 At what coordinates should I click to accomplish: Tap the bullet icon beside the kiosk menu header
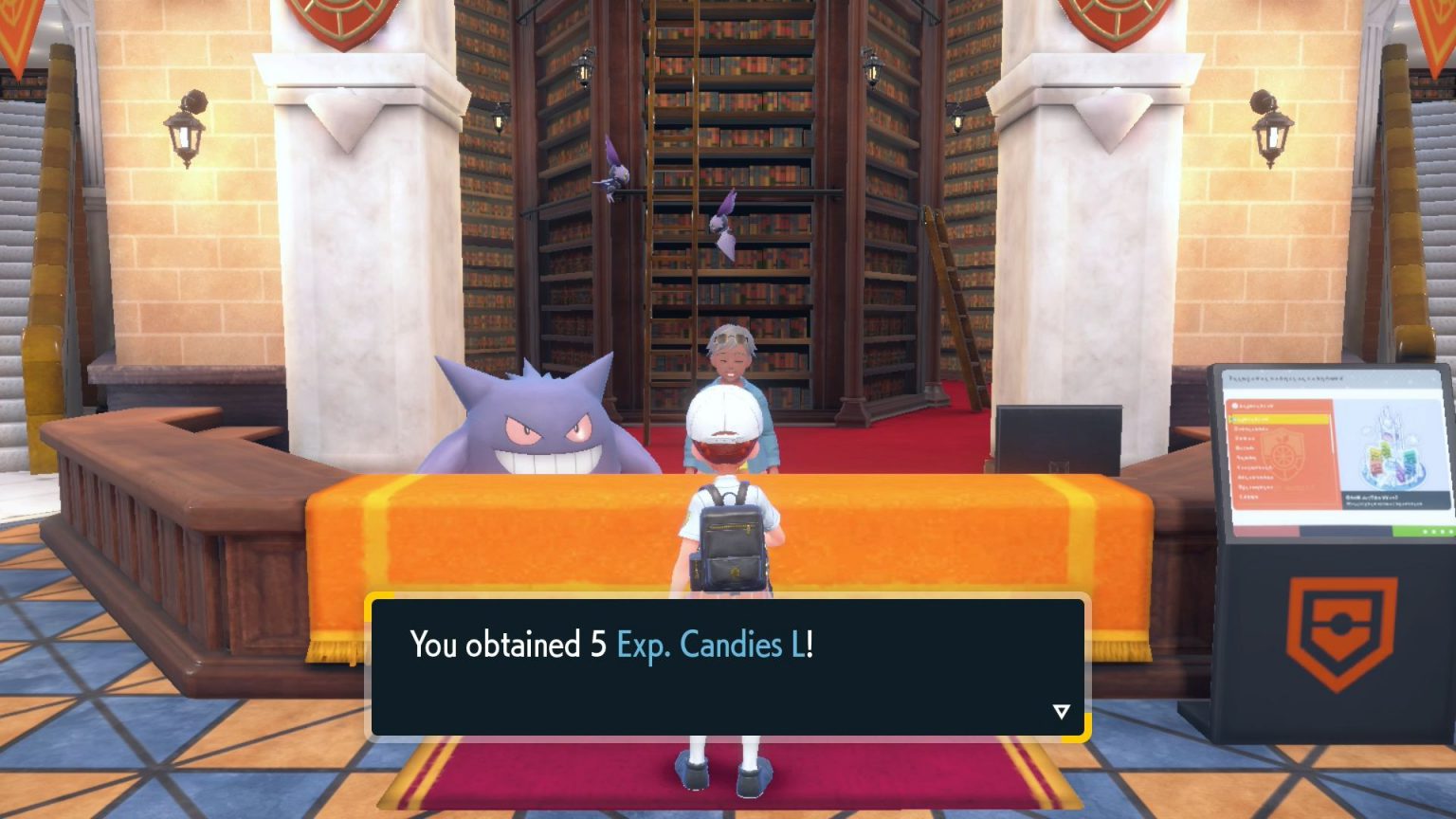coord(1235,405)
